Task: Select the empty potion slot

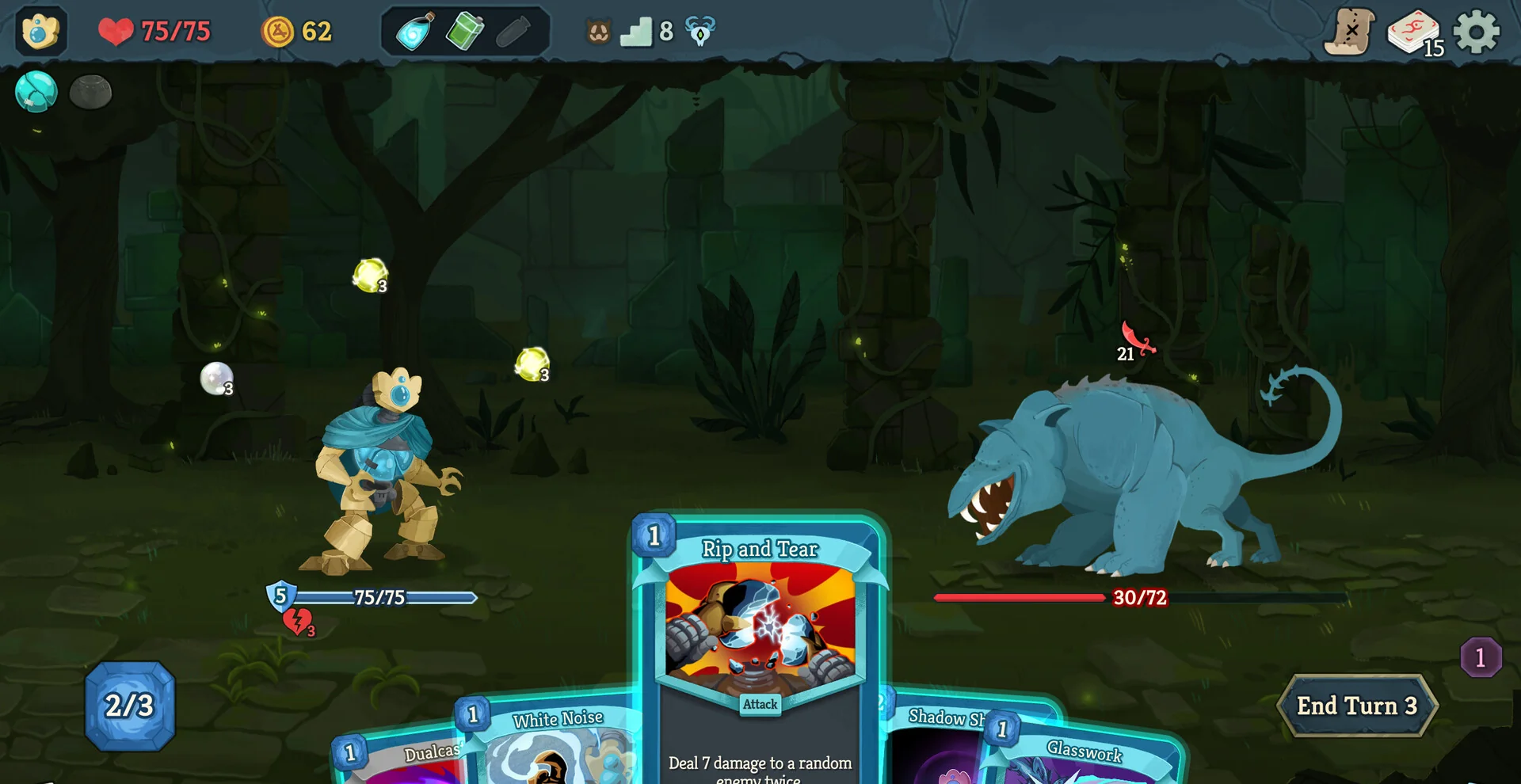Action: [513, 32]
